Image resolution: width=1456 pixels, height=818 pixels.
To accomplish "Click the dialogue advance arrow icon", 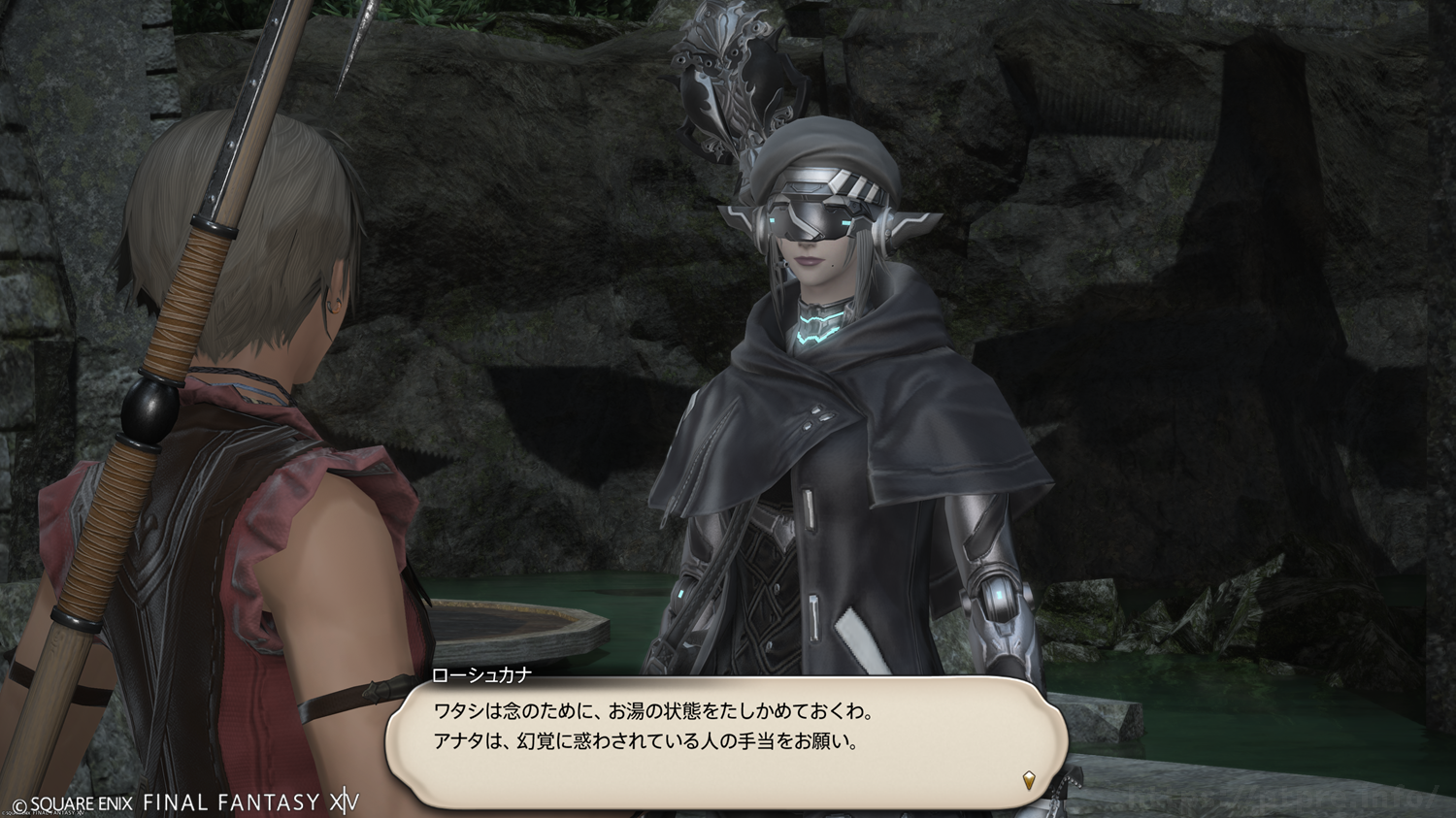I will pos(1029,779).
